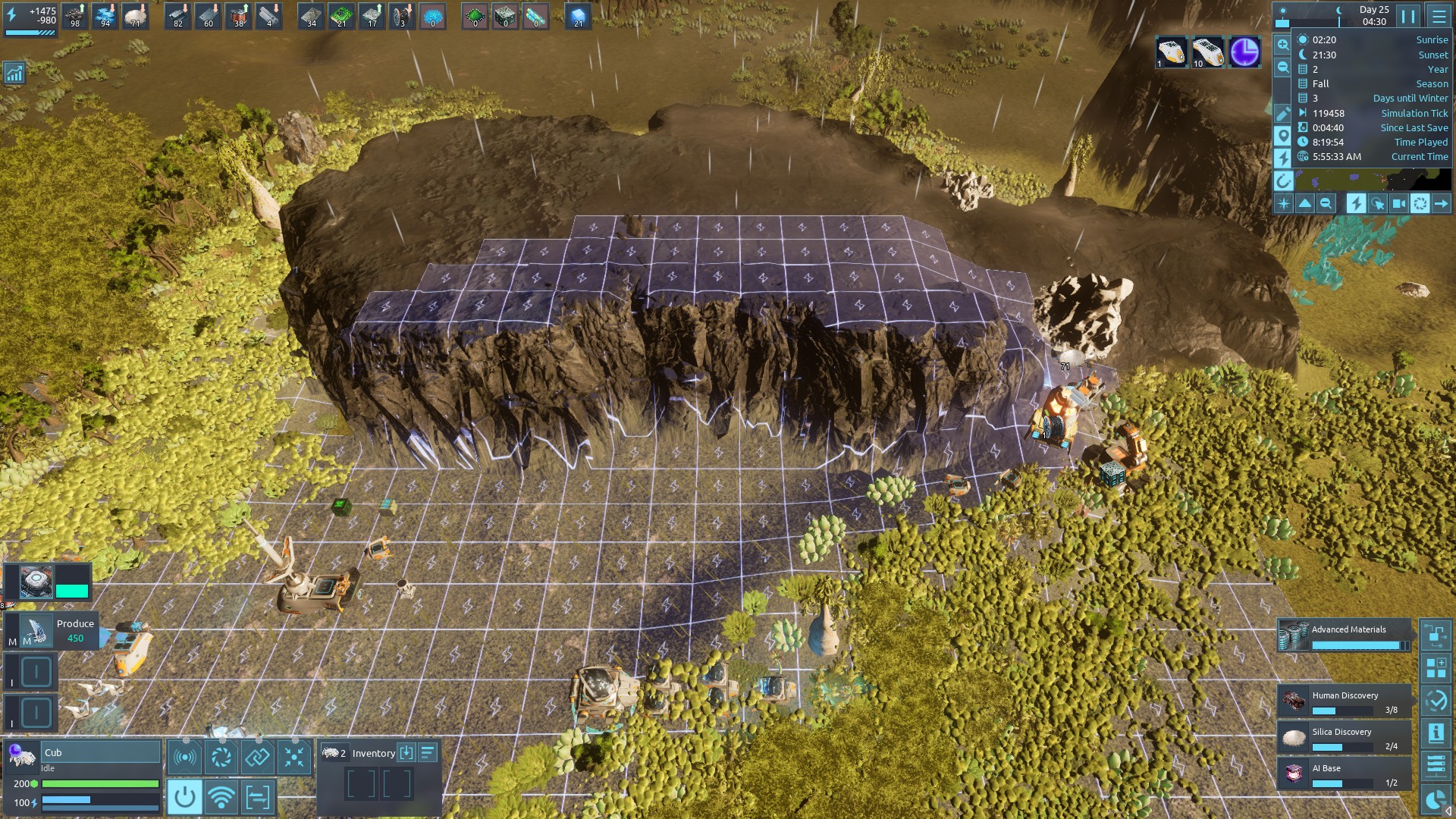Toggle the minimap camera button
1456x819 pixels.
point(1399,203)
